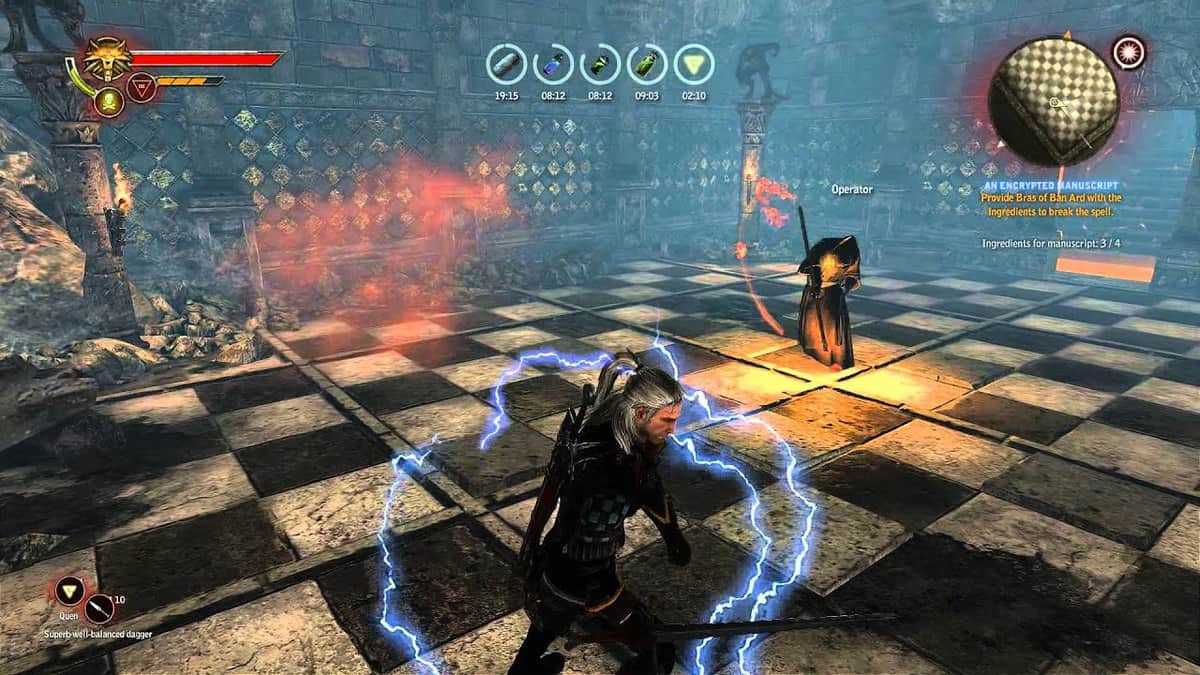Choose the Superb well-balanced dagger slot
The height and width of the screenshot is (675, 1200).
point(100,607)
